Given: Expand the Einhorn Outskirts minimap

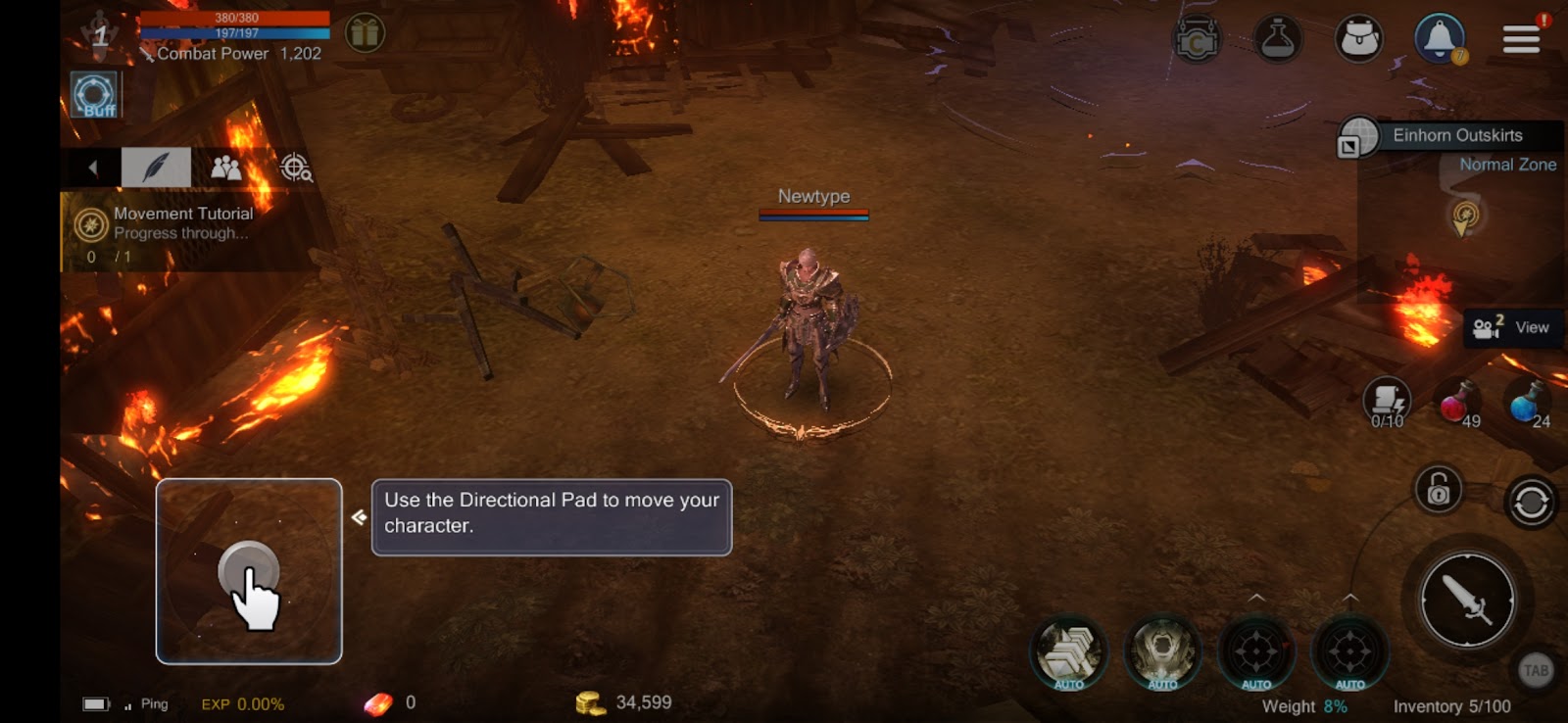Looking at the screenshot, I should pyautogui.click(x=1348, y=147).
